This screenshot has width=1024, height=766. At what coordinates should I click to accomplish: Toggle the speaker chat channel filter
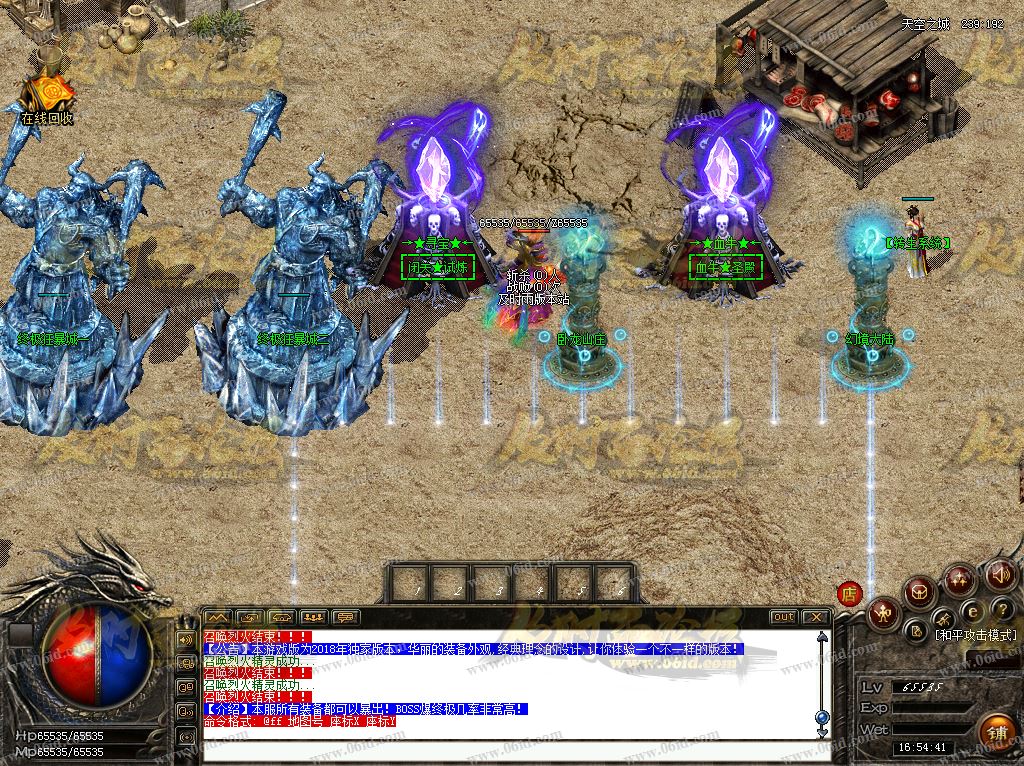pos(185,639)
